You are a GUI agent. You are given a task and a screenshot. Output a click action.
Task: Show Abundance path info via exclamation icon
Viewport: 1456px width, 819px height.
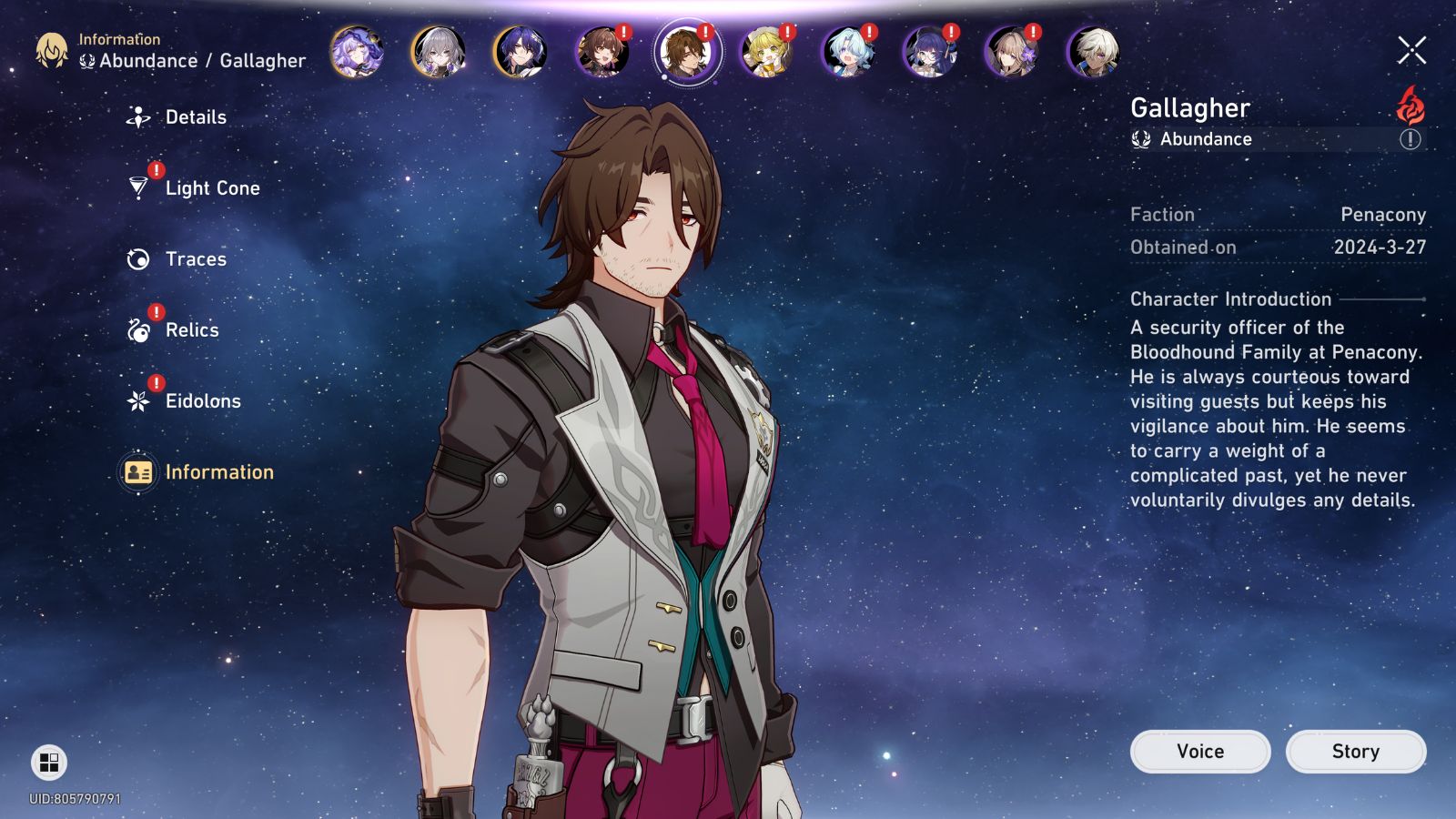[x=1410, y=139]
